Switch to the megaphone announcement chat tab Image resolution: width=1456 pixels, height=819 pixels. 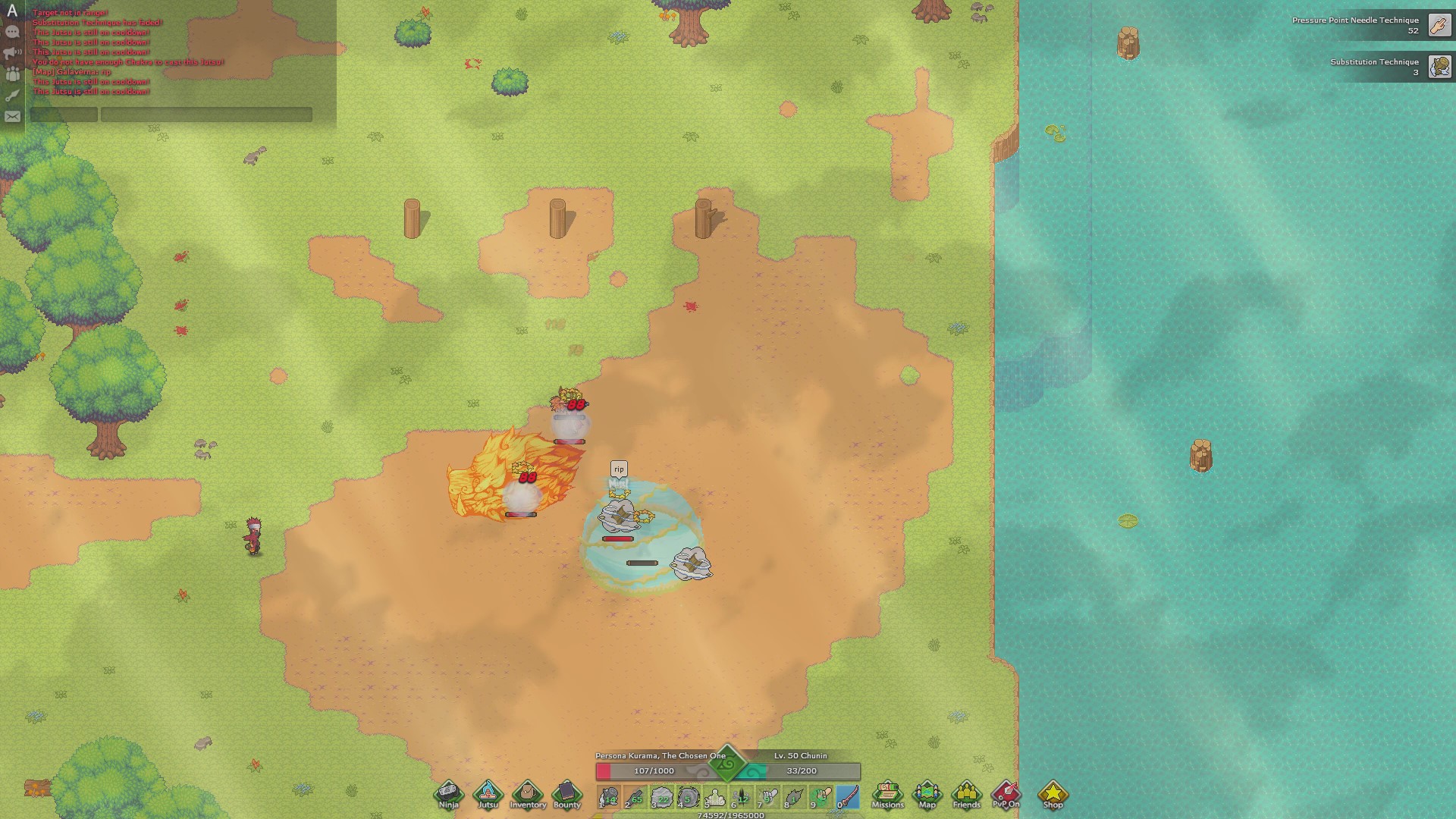tap(12, 53)
